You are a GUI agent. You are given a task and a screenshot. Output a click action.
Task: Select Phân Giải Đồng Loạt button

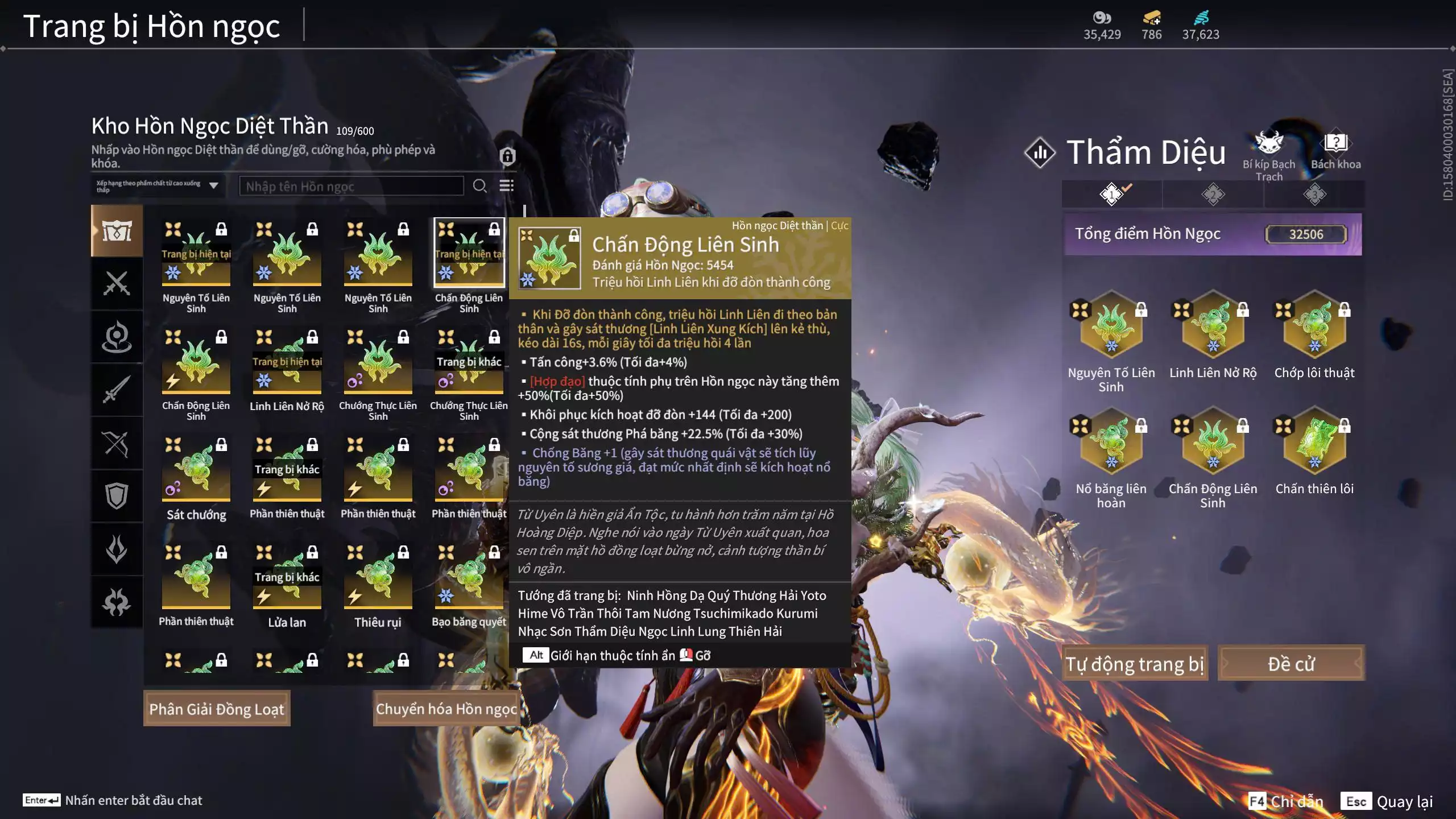(217, 709)
